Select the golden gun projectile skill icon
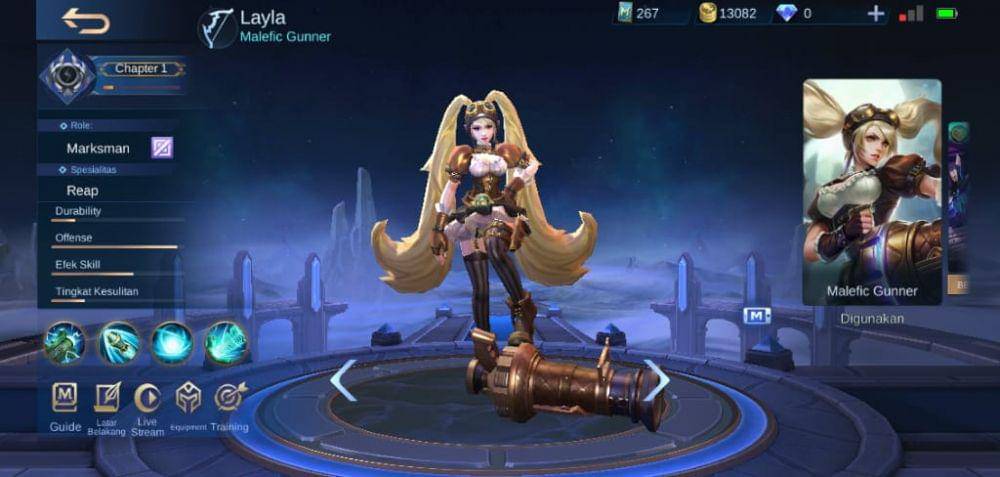Image resolution: width=1000 pixels, height=477 pixels. [118, 342]
